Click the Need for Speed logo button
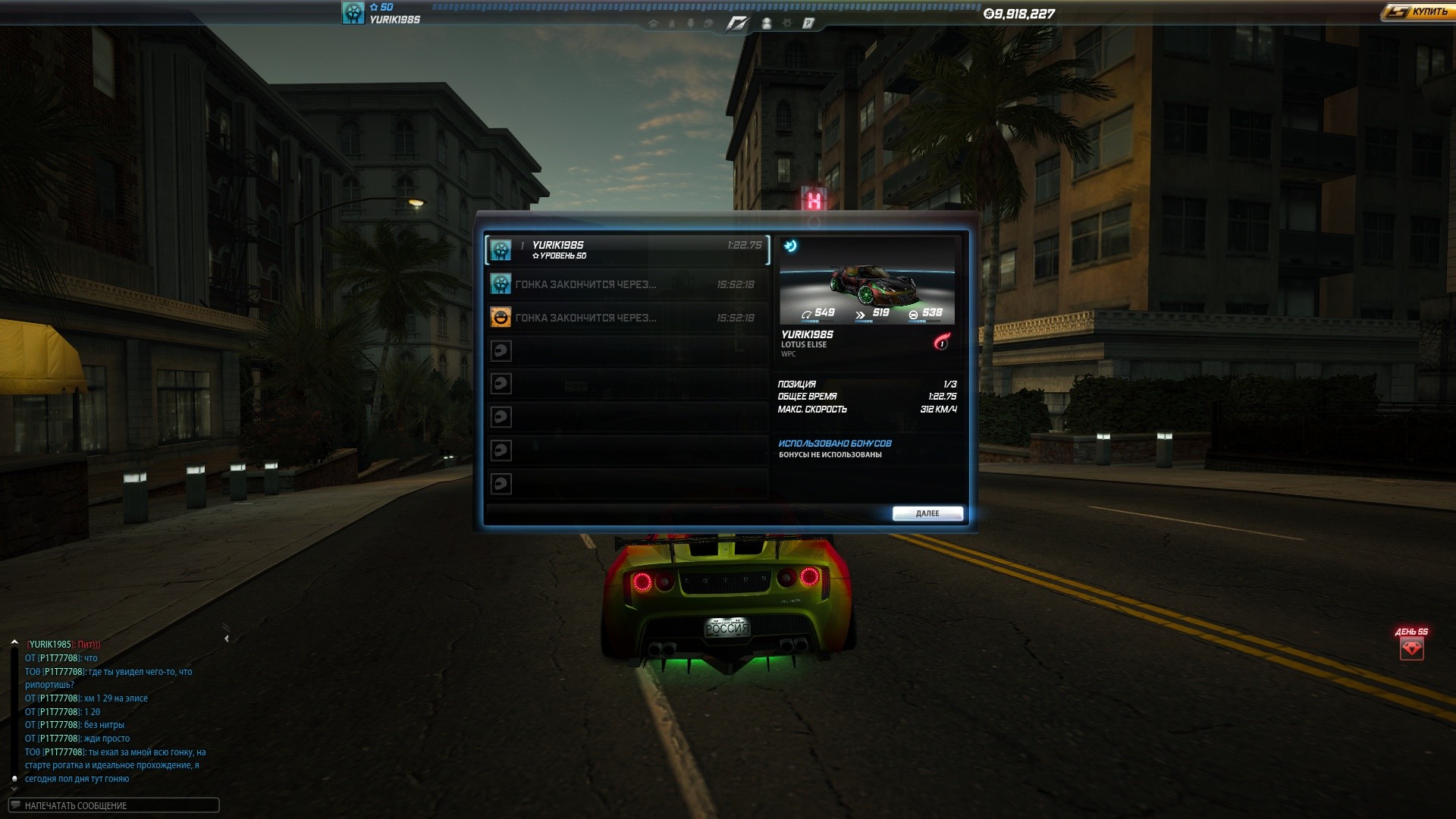1456x819 pixels. [x=736, y=24]
